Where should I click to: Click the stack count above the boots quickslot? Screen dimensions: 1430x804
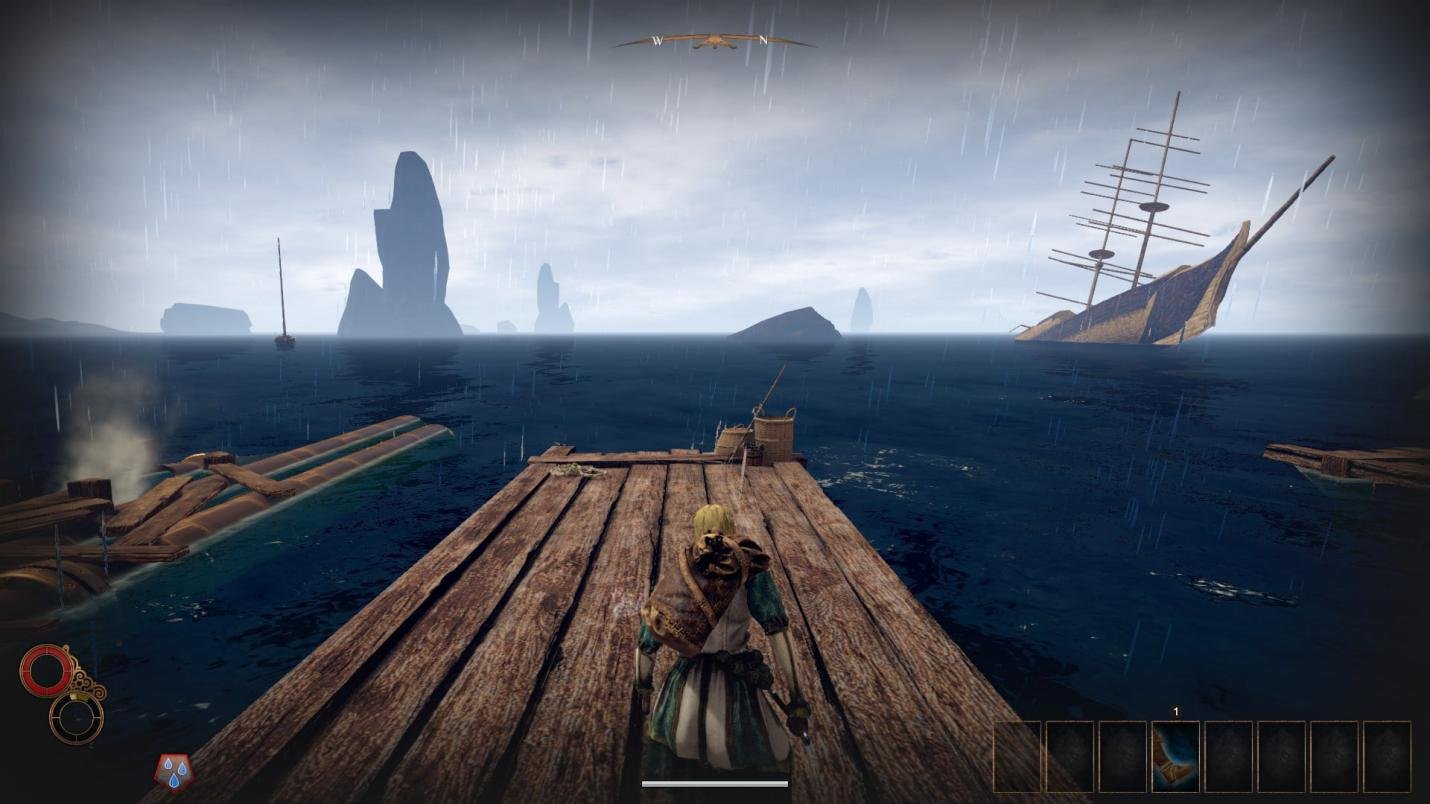[x=1175, y=711]
